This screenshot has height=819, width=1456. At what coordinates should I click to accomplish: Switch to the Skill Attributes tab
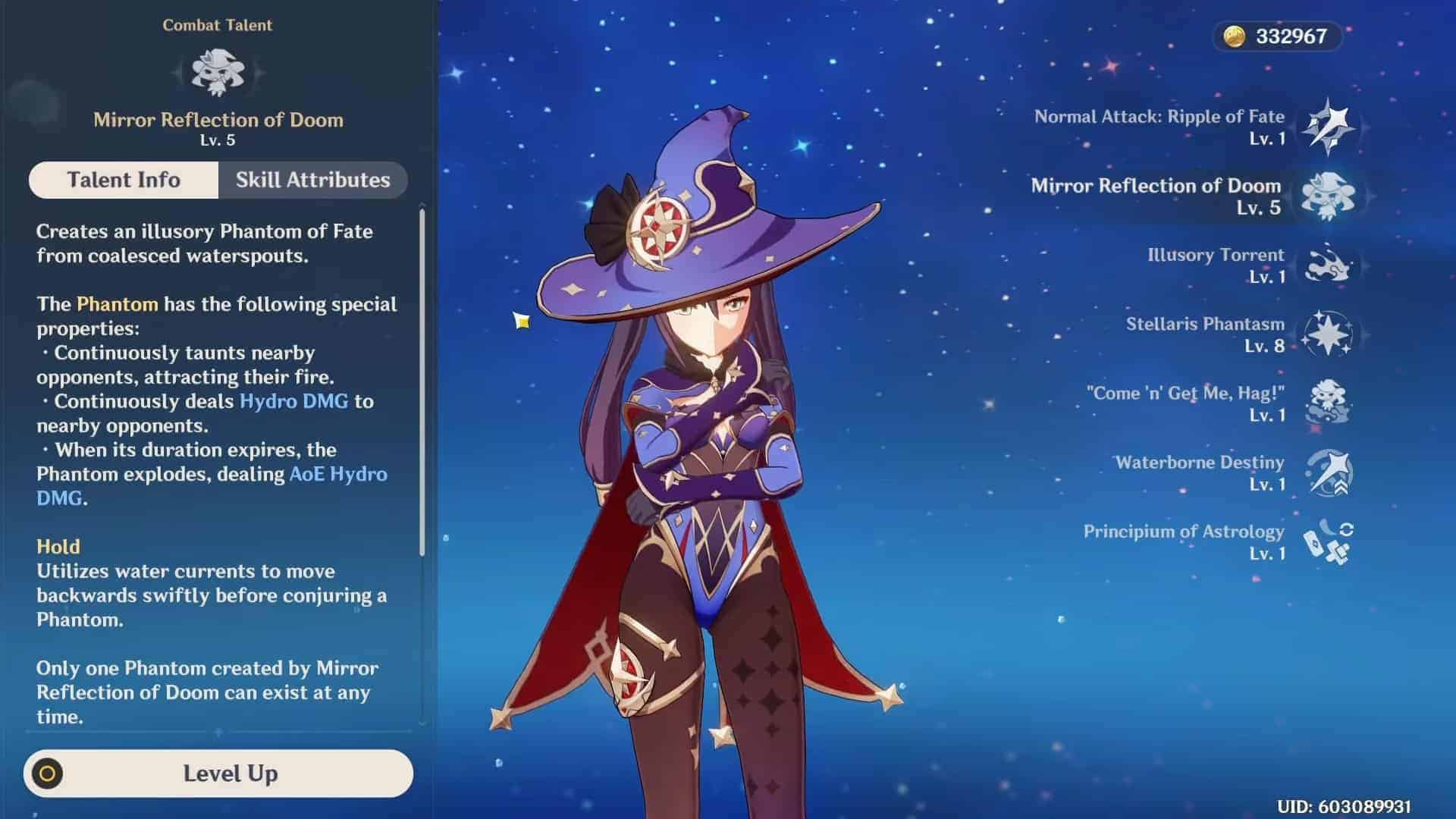click(312, 180)
